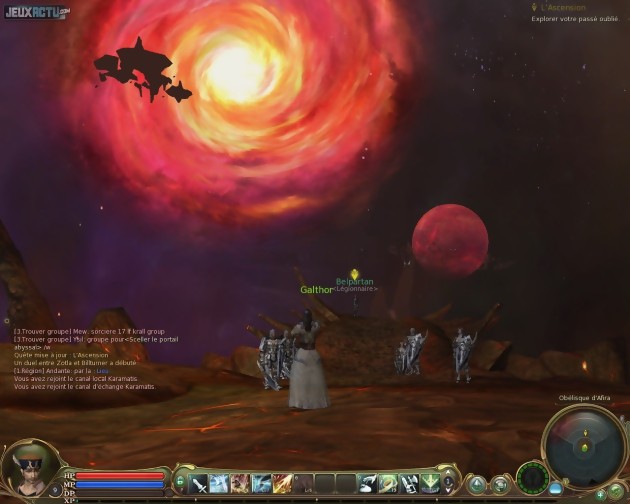Activate the green swirl skill icon
The image size is (630, 504).
pos(387,484)
